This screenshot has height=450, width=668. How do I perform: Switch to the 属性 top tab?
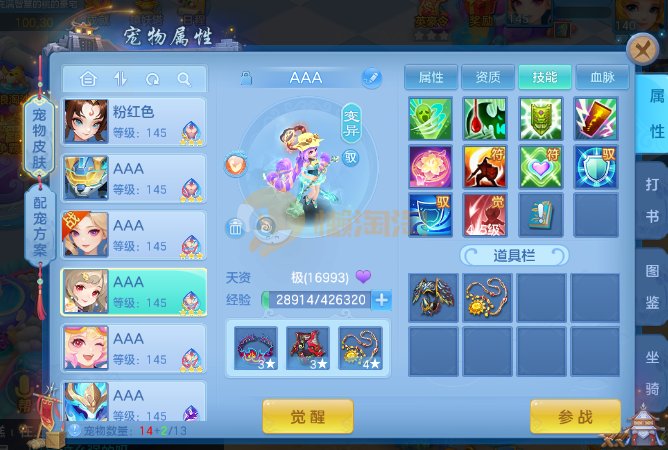click(x=431, y=77)
